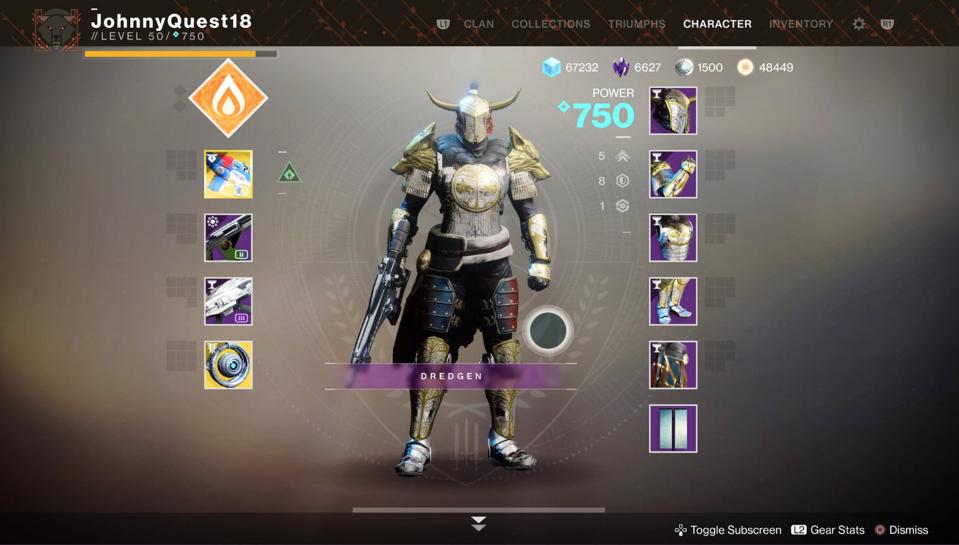This screenshot has width=959, height=545.
Task: Select the horned helmet armor slot
Action: [x=673, y=111]
